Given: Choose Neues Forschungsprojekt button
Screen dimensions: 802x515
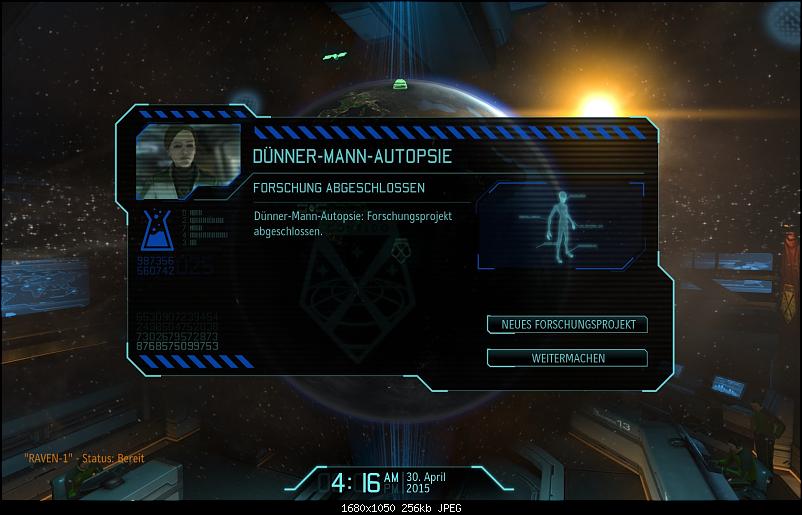Looking at the screenshot, I should click(567, 324).
